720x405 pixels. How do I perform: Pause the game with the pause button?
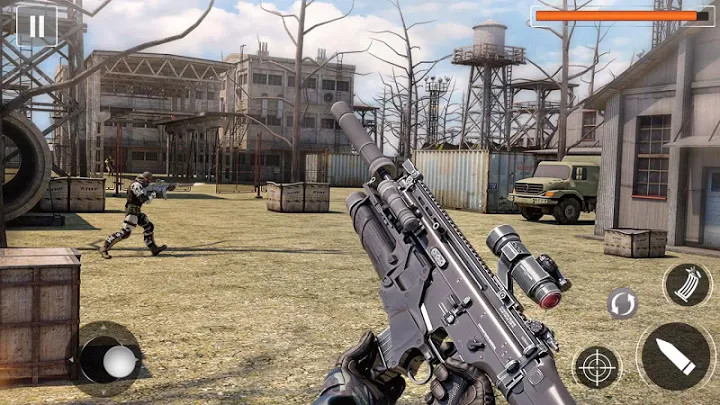pyautogui.click(x=37, y=24)
